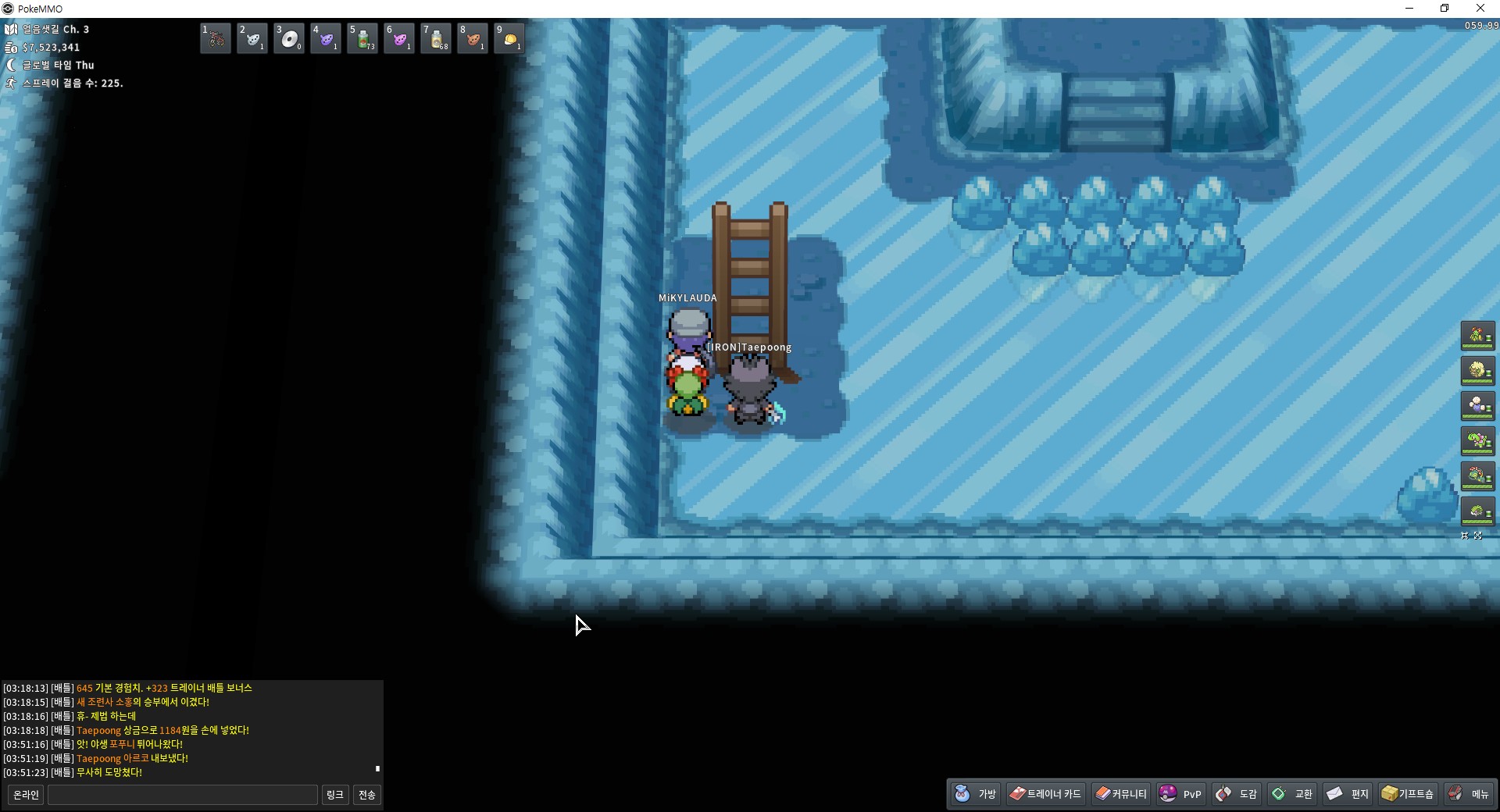Use the brown ocarina in slot 8
Image resolution: width=1500 pixels, height=812 pixels.
pos(473,38)
